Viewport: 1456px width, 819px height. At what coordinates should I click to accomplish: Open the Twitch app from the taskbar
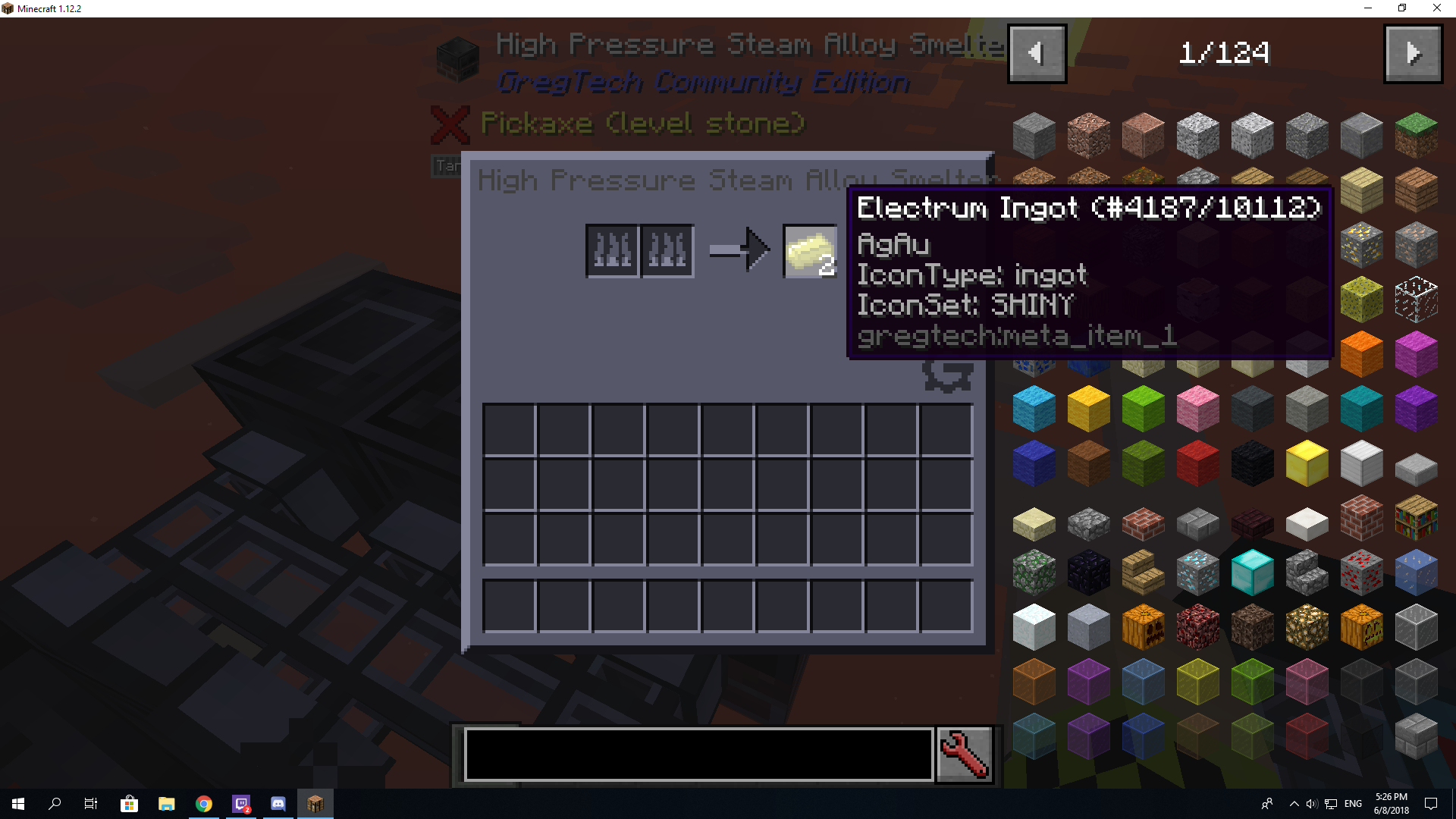pos(241,804)
